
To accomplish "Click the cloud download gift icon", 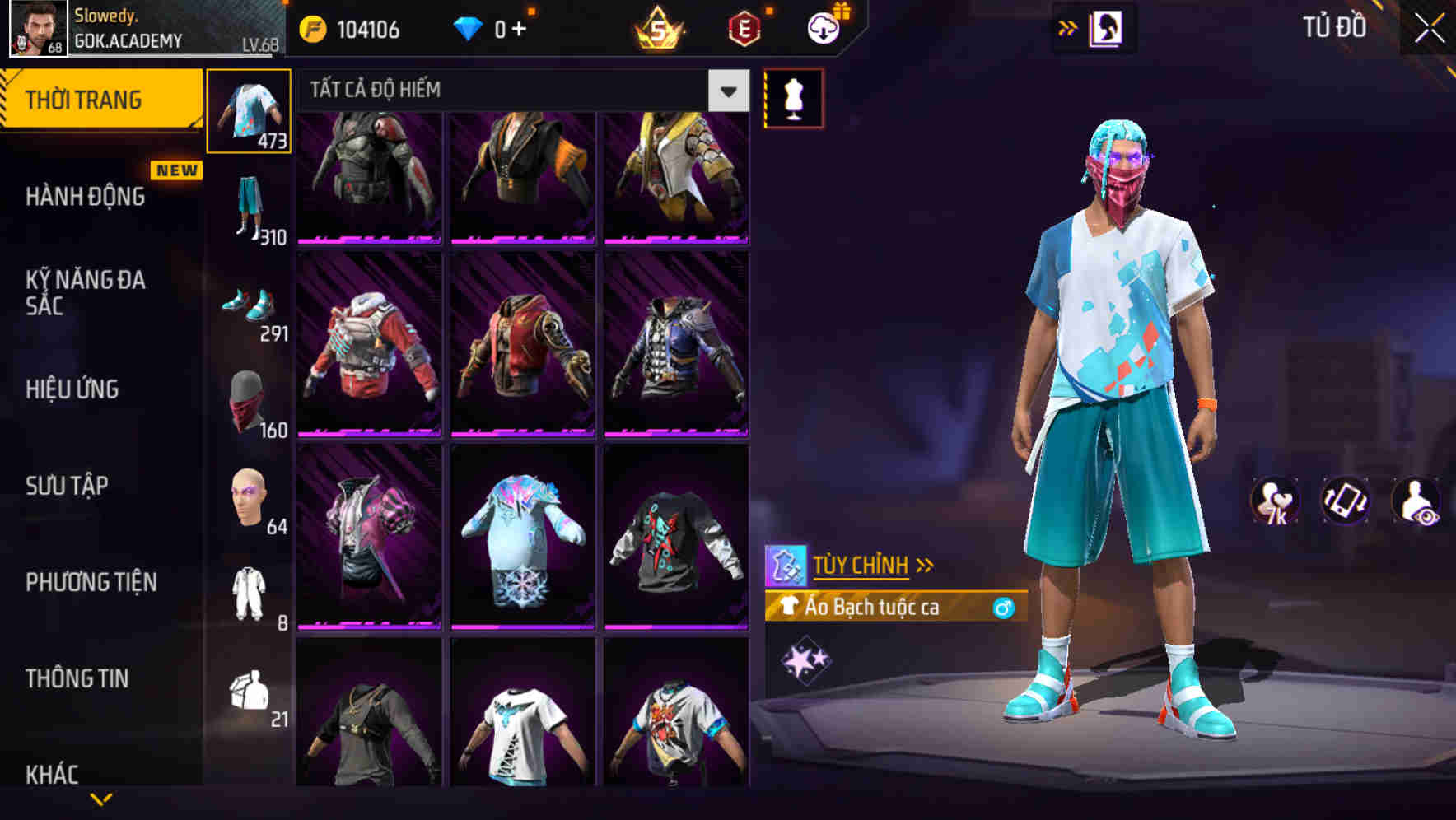I will [824, 27].
